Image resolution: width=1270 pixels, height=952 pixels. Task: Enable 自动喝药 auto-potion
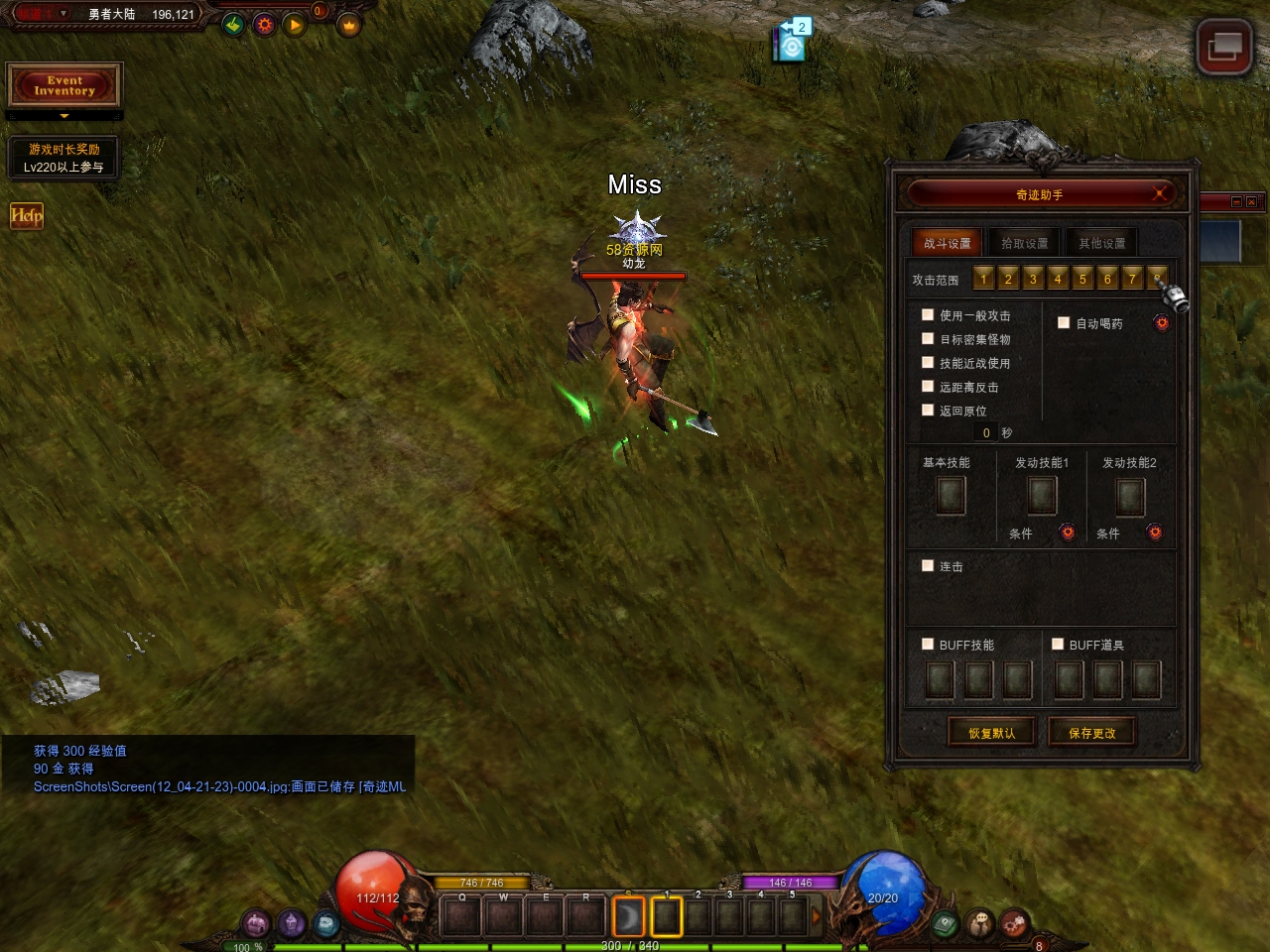point(1064,323)
